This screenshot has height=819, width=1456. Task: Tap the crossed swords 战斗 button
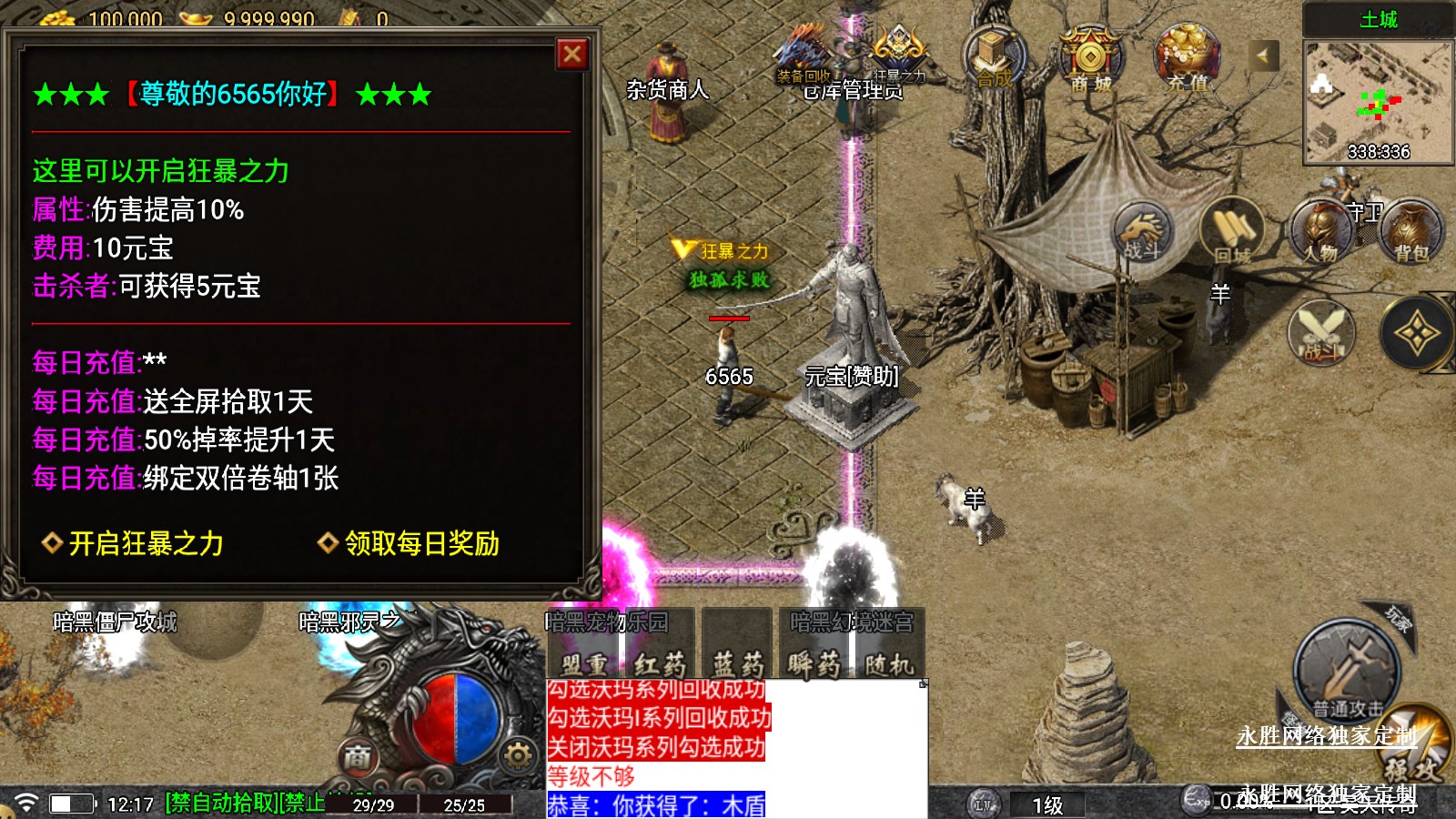point(1321,333)
